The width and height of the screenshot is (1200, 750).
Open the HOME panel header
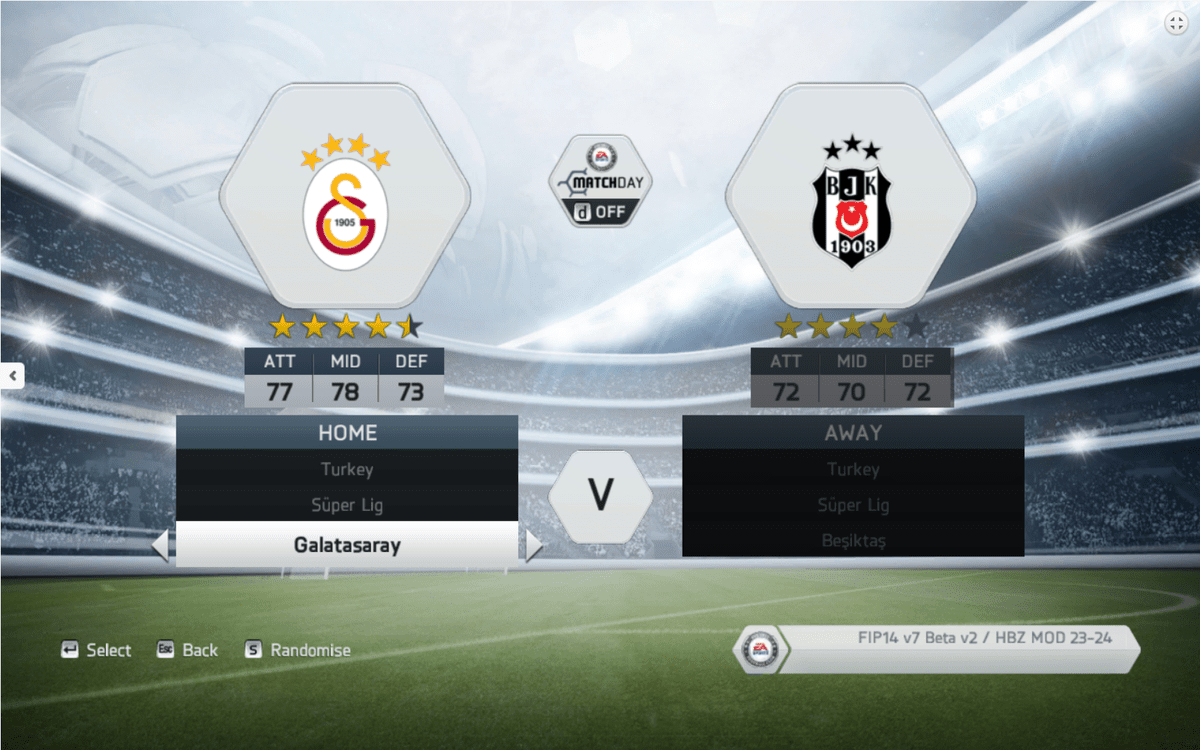[347, 433]
